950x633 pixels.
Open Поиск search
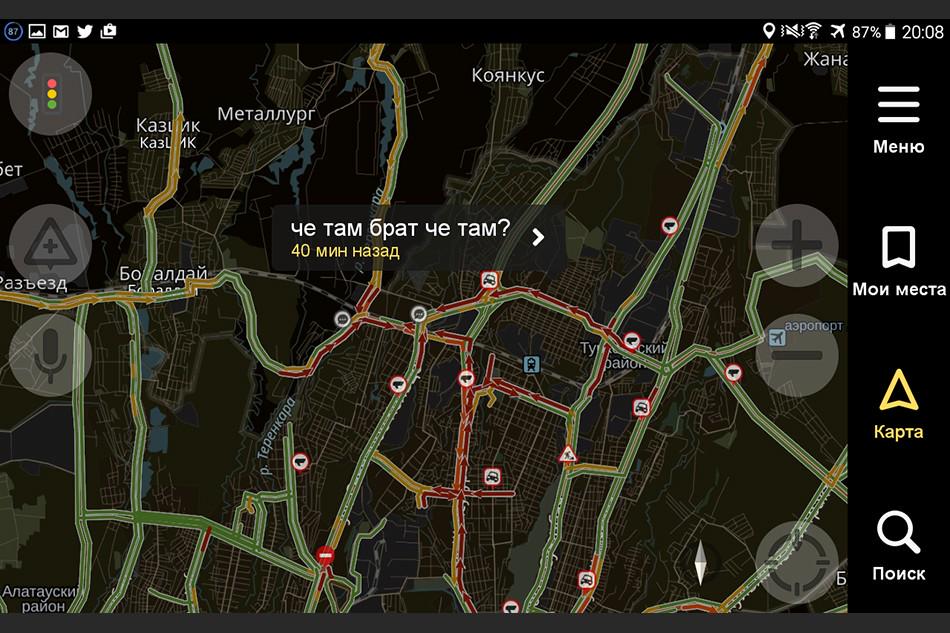898,545
